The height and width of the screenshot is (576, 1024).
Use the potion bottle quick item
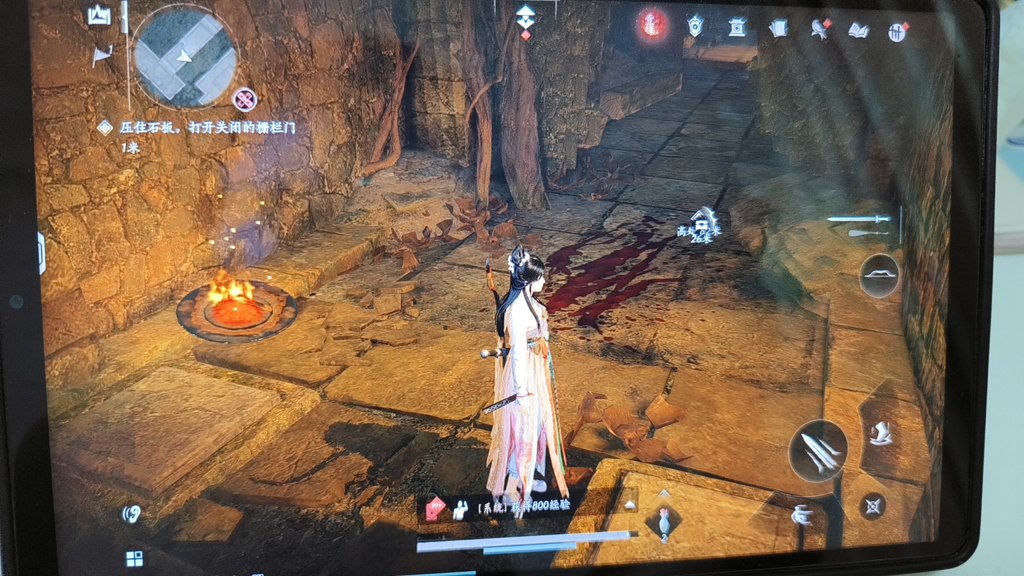pyautogui.click(x=663, y=521)
